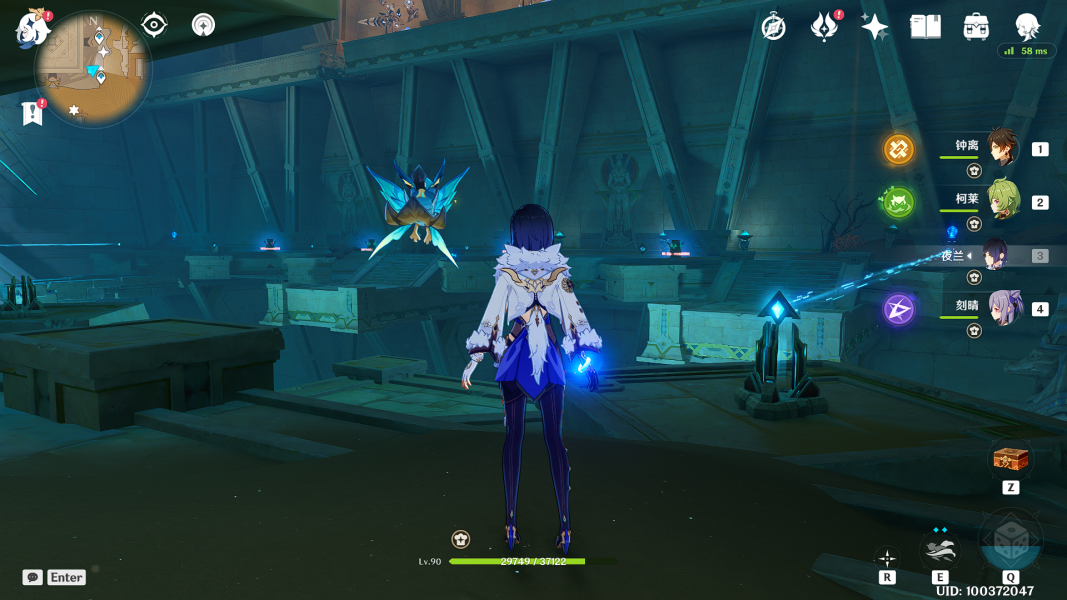Open the spiral icon beside the minimap

[x=203, y=25]
